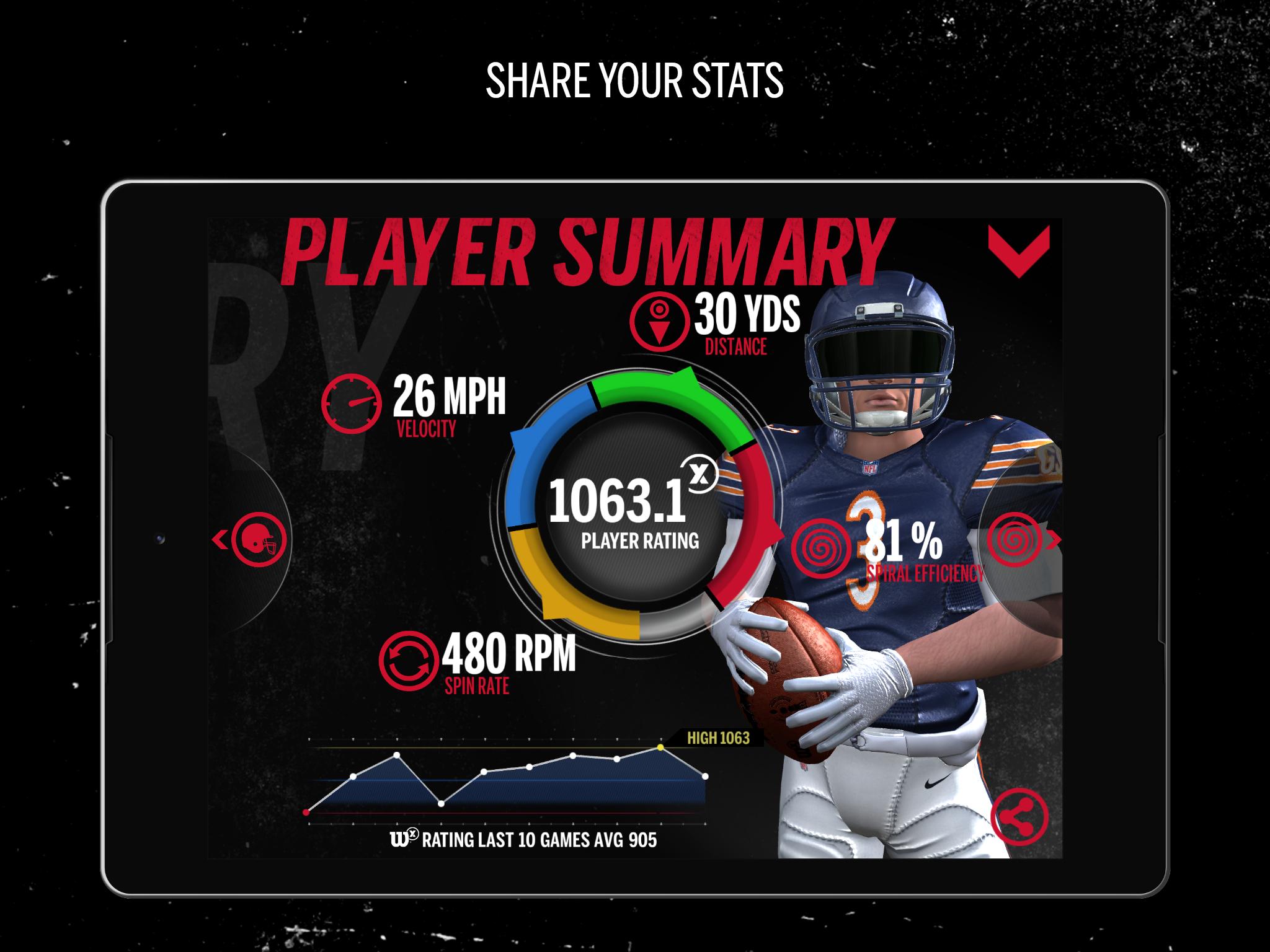Select the yellow high point on rating graph

660,747
